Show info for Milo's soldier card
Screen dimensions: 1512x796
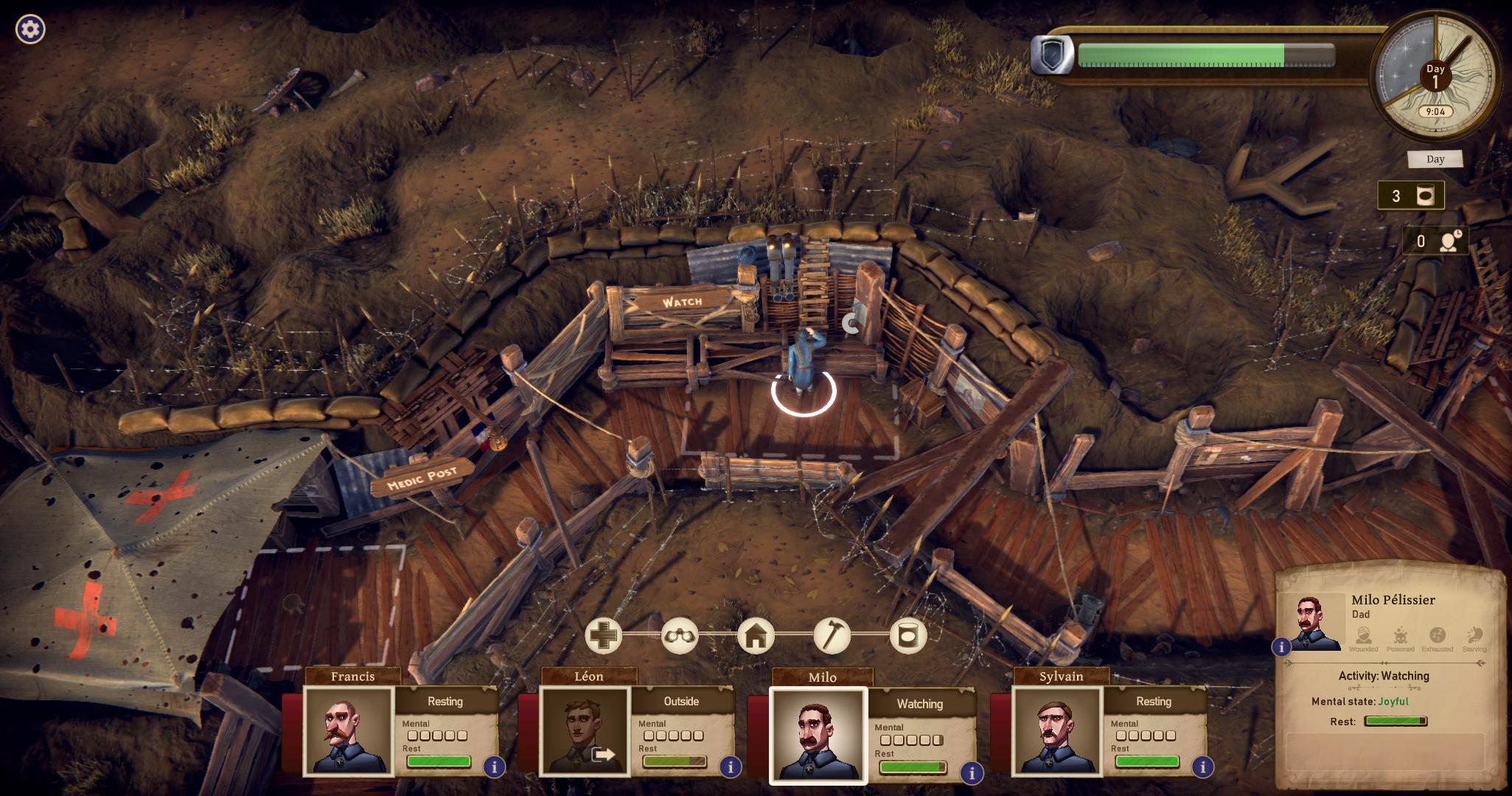(x=972, y=772)
